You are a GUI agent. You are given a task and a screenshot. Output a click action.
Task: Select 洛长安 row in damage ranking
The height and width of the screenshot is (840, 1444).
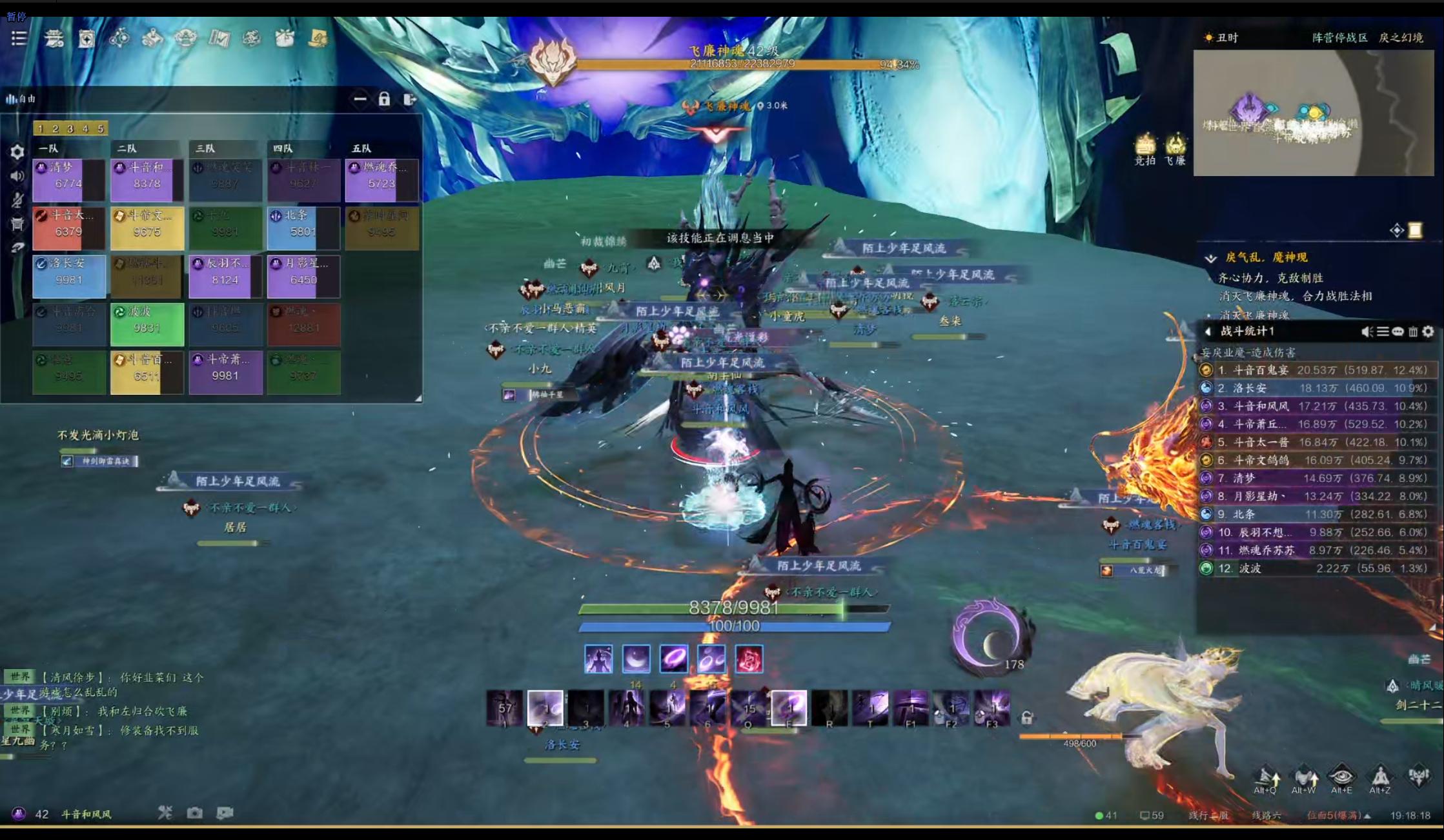click(x=1317, y=388)
